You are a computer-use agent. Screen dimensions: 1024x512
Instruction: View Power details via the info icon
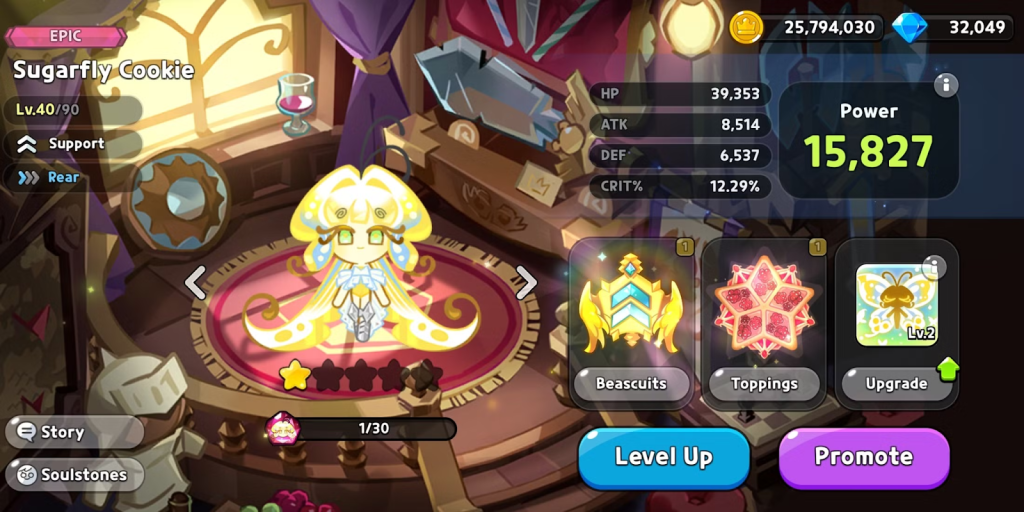click(946, 85)
